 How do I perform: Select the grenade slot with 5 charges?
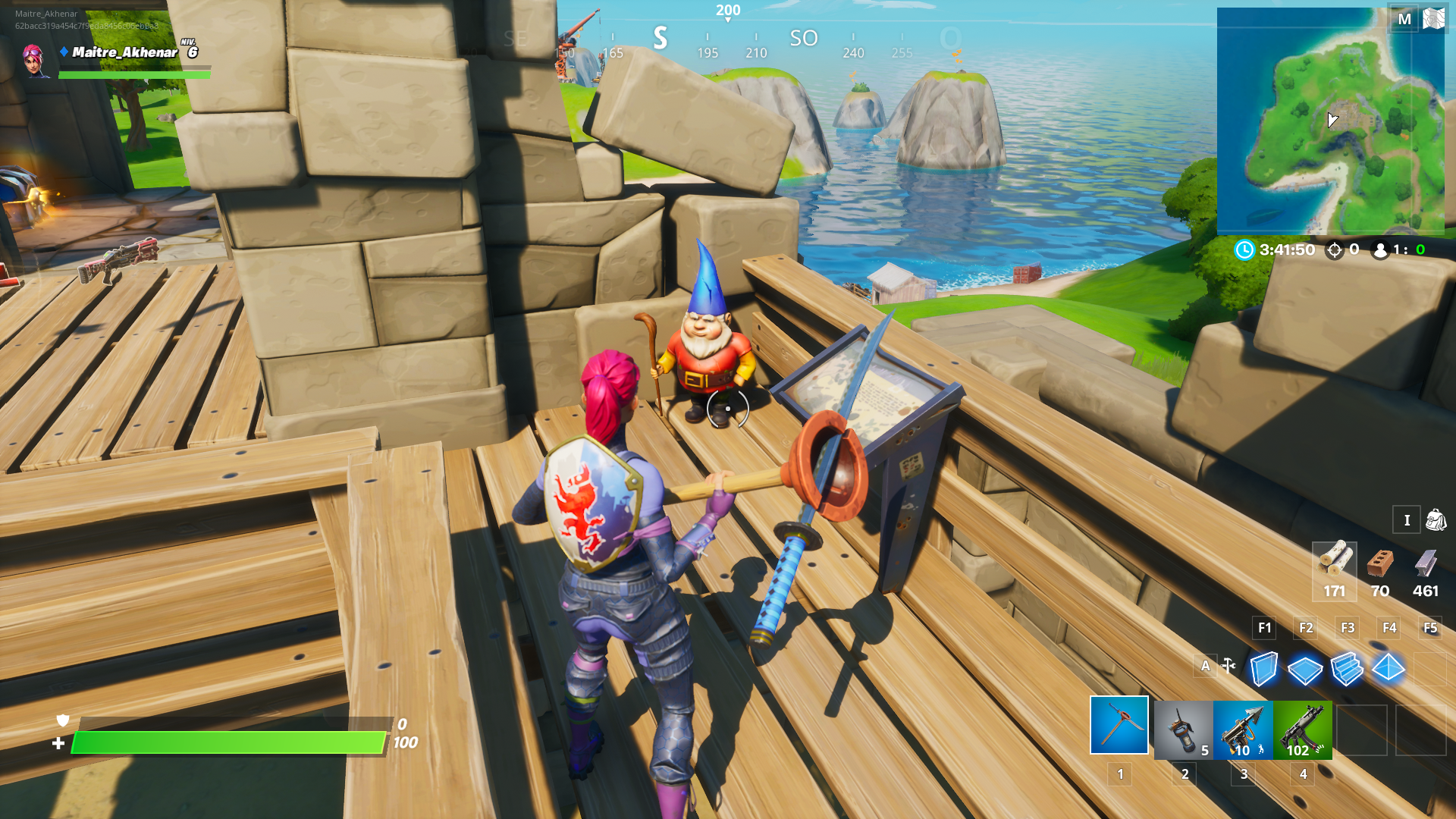1183,730
